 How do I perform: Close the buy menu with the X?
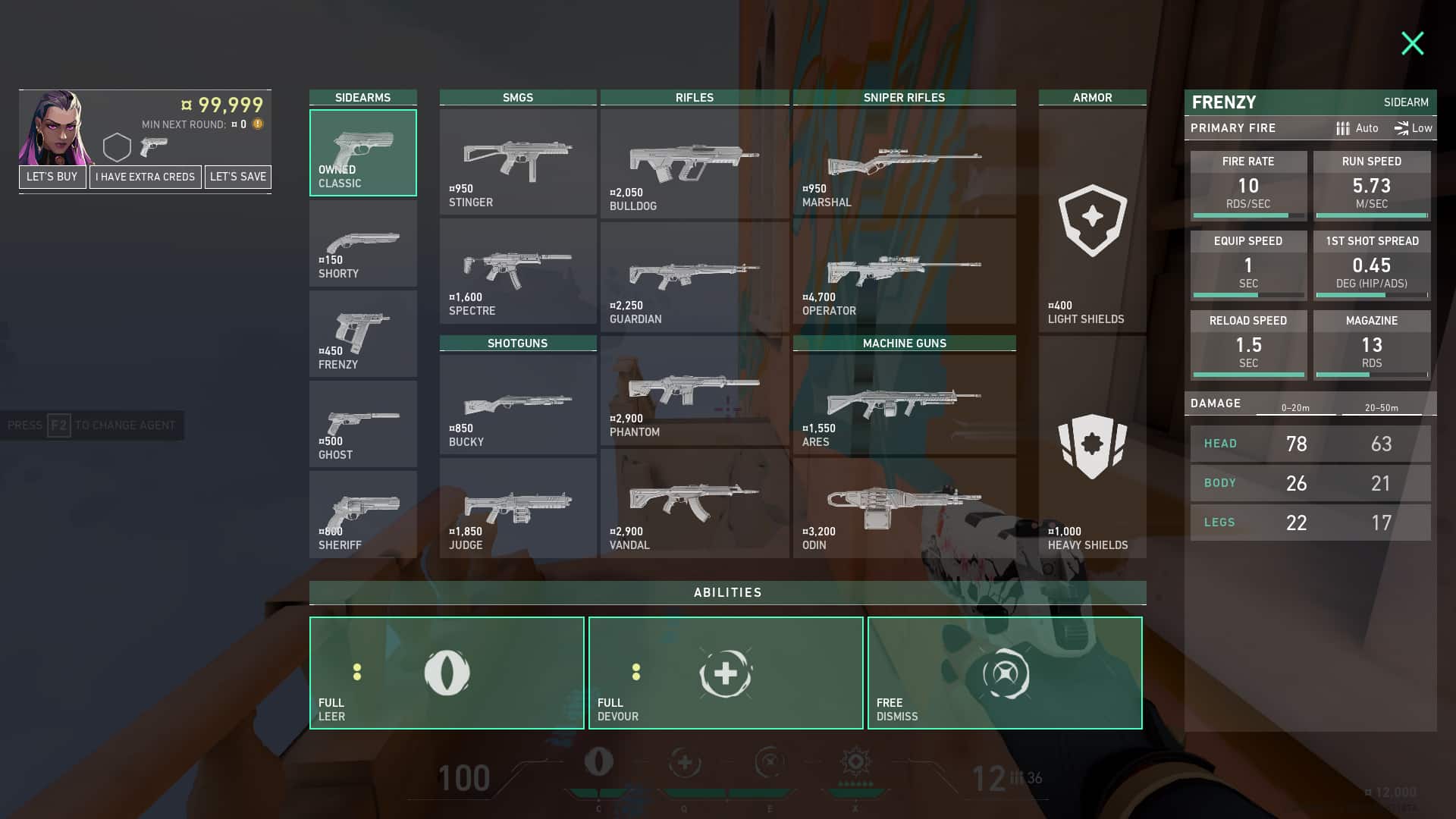point(1412,43)
